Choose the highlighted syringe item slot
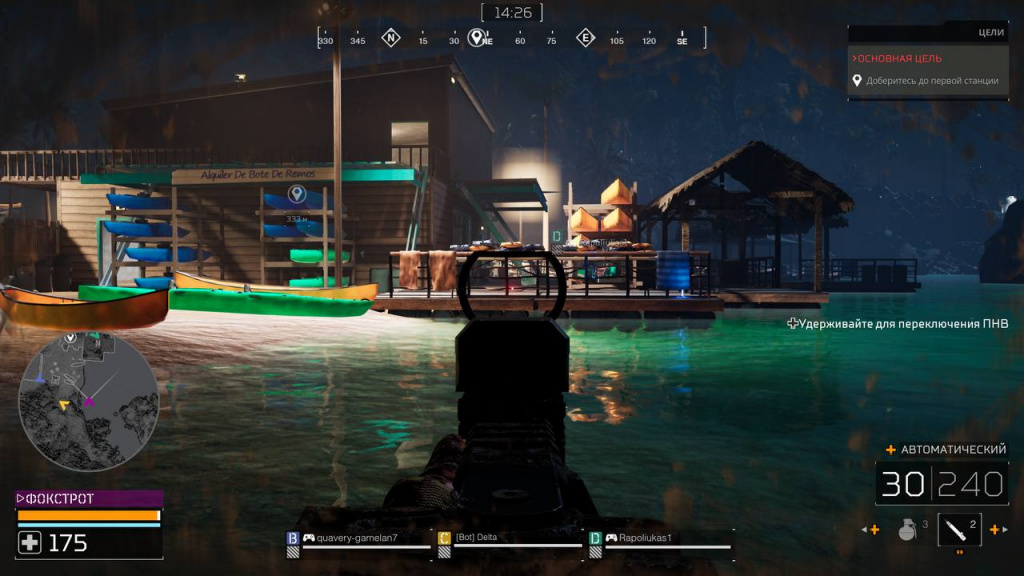This screenshot has width=1024, height=576. [959, 529]
